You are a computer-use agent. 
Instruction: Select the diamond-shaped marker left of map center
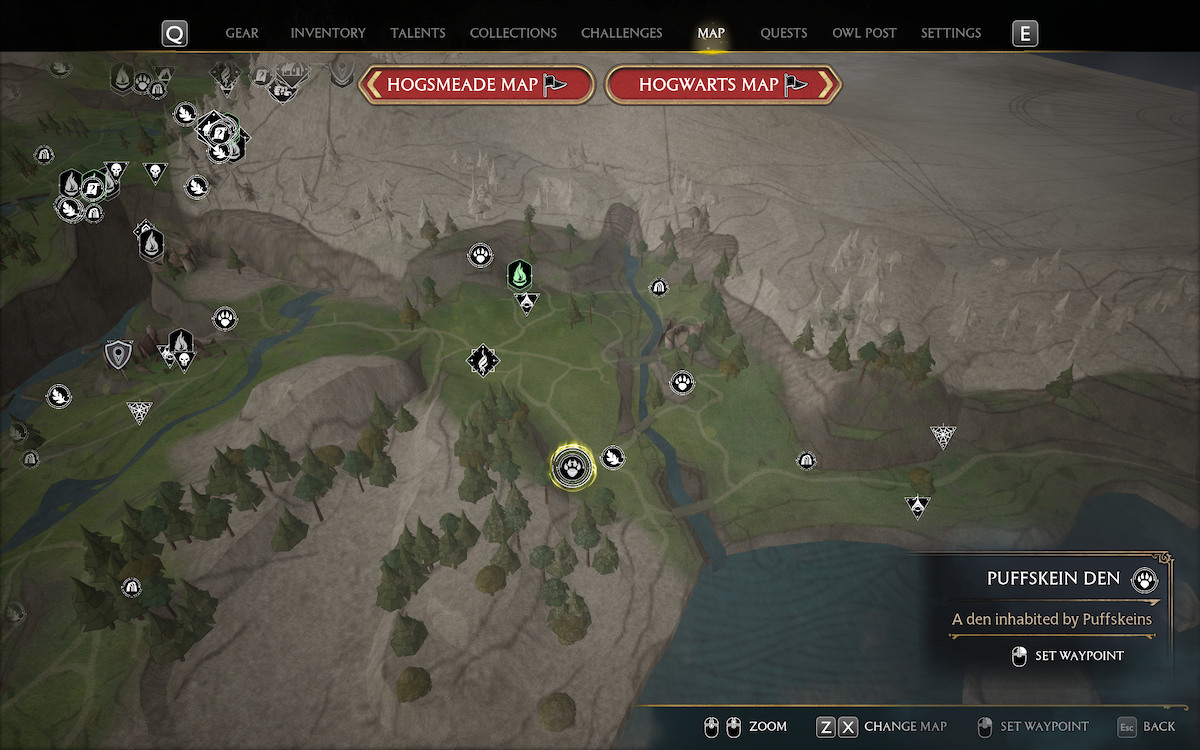click(x=483, y=360)
